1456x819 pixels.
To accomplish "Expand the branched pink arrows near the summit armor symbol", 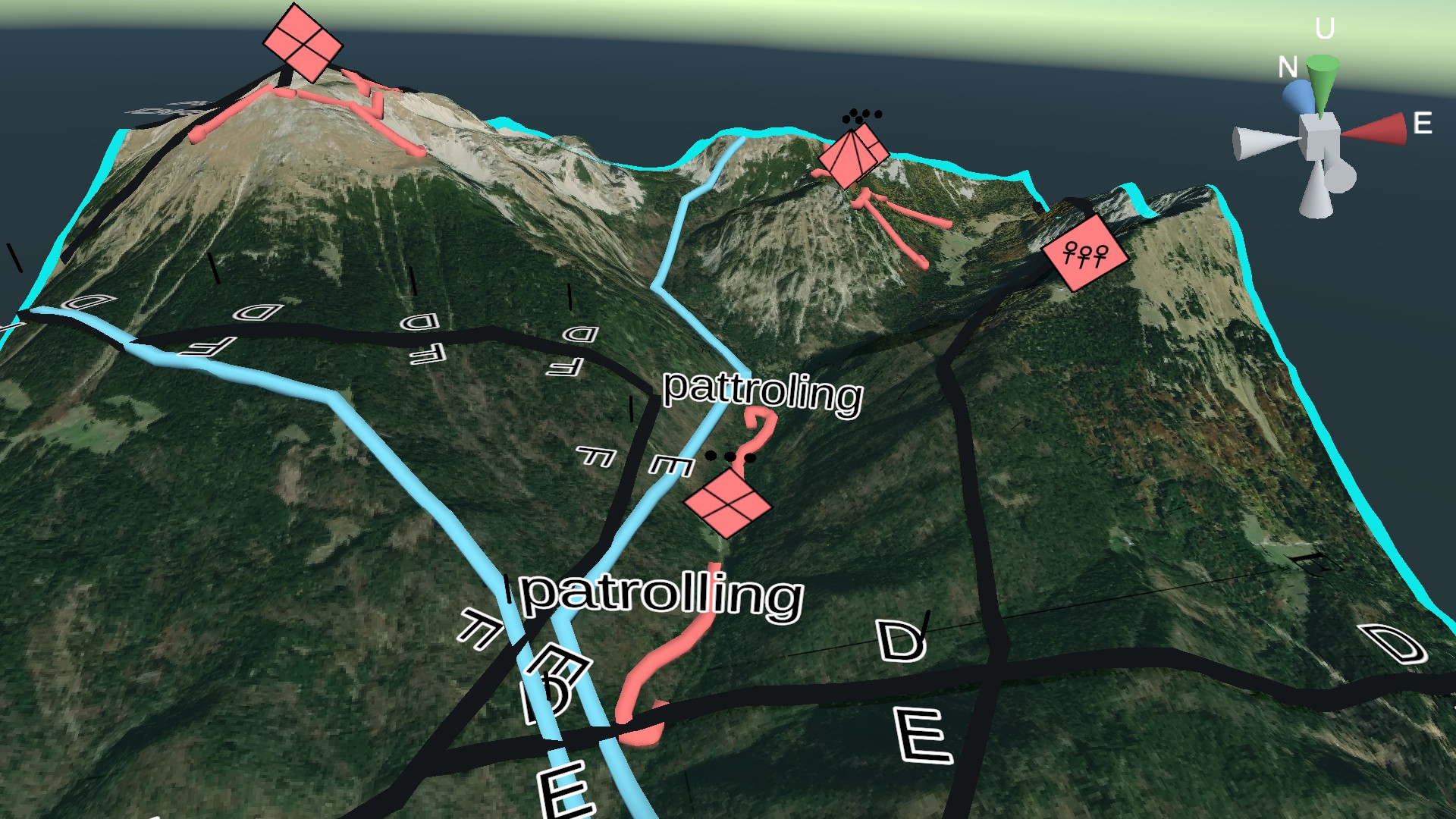I will click(x=372, y=106).
